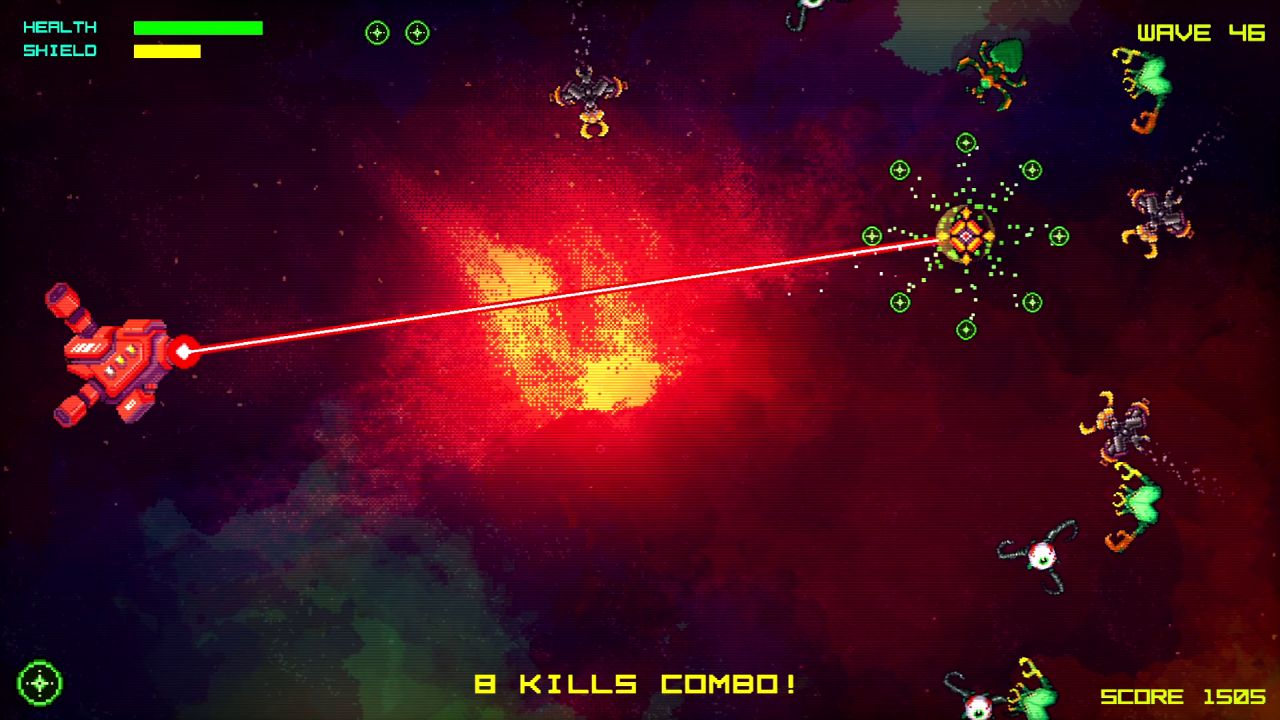Click the yellow shield bar
The width and height of the screenshot is (1280, 720).
pos(165,50)
